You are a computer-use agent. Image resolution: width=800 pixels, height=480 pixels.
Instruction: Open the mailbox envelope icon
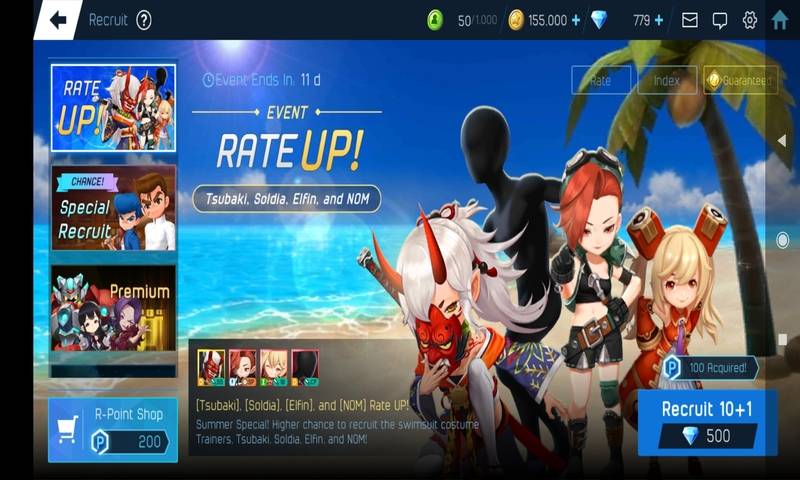pyautogui.click(x=690, y=20)
